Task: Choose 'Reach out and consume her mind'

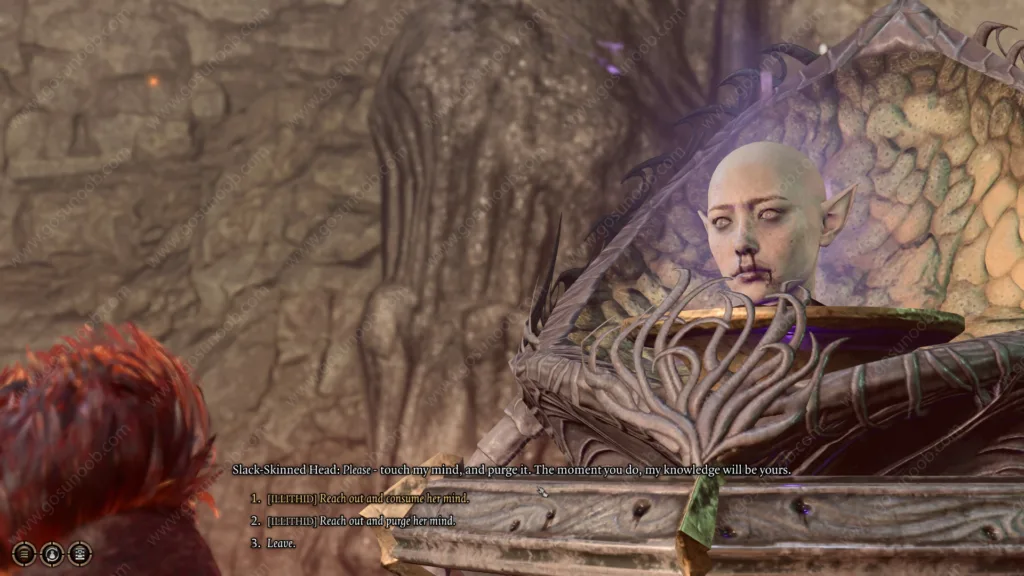Action: (366, 498)
